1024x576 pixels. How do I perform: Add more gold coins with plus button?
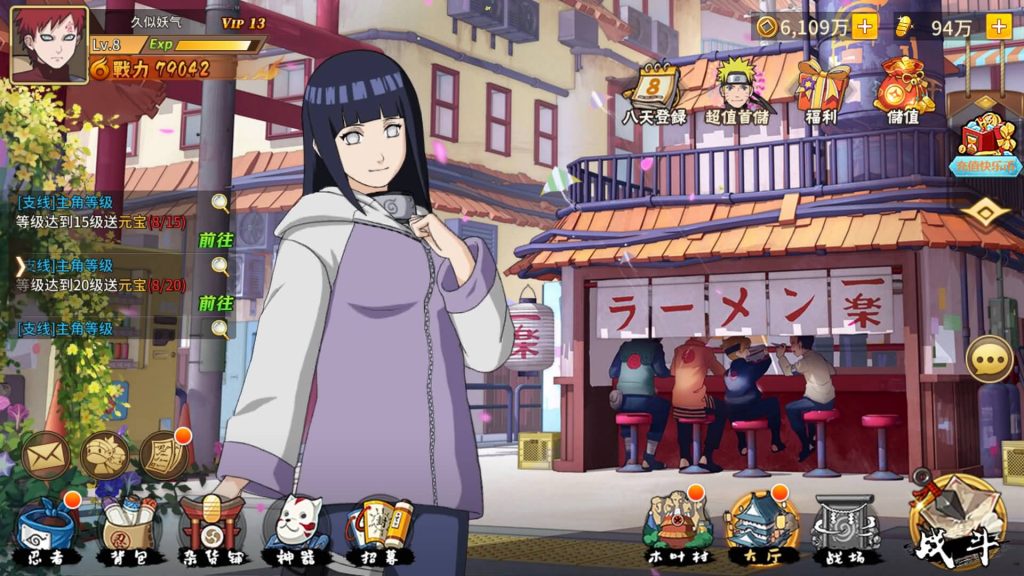(865, 27)
